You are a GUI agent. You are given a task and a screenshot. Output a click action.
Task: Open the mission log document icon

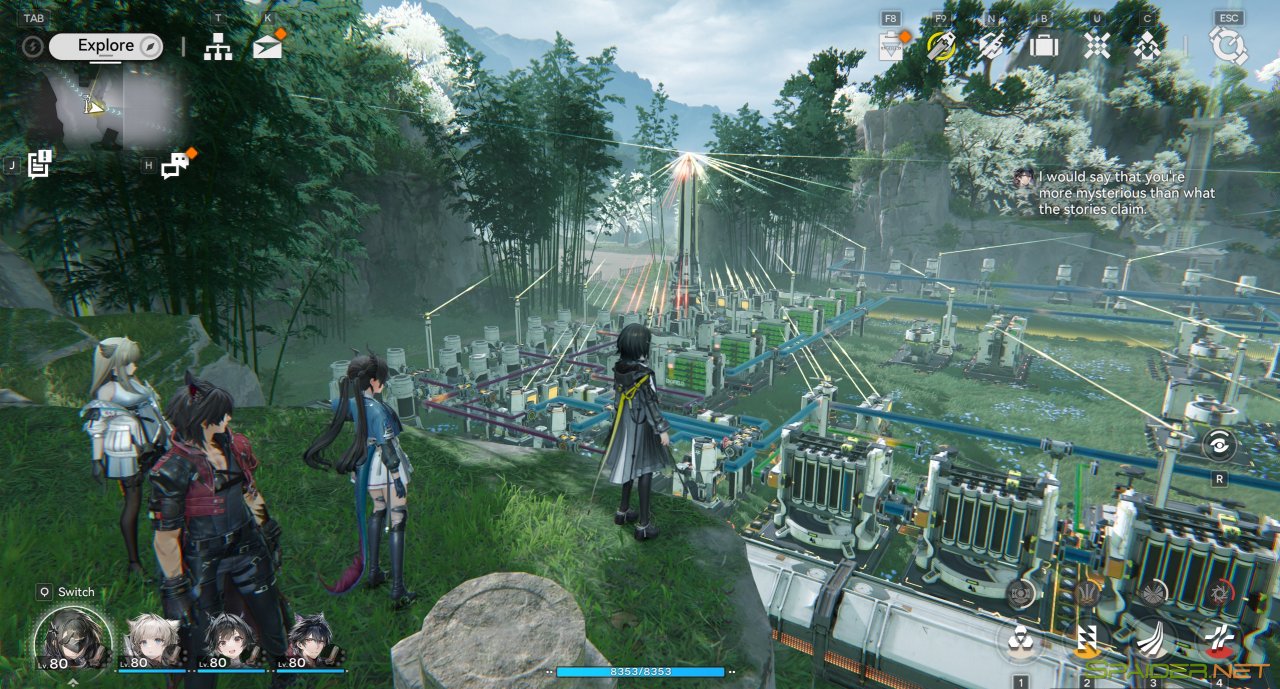pyautogui.click(x=39, y=164)
